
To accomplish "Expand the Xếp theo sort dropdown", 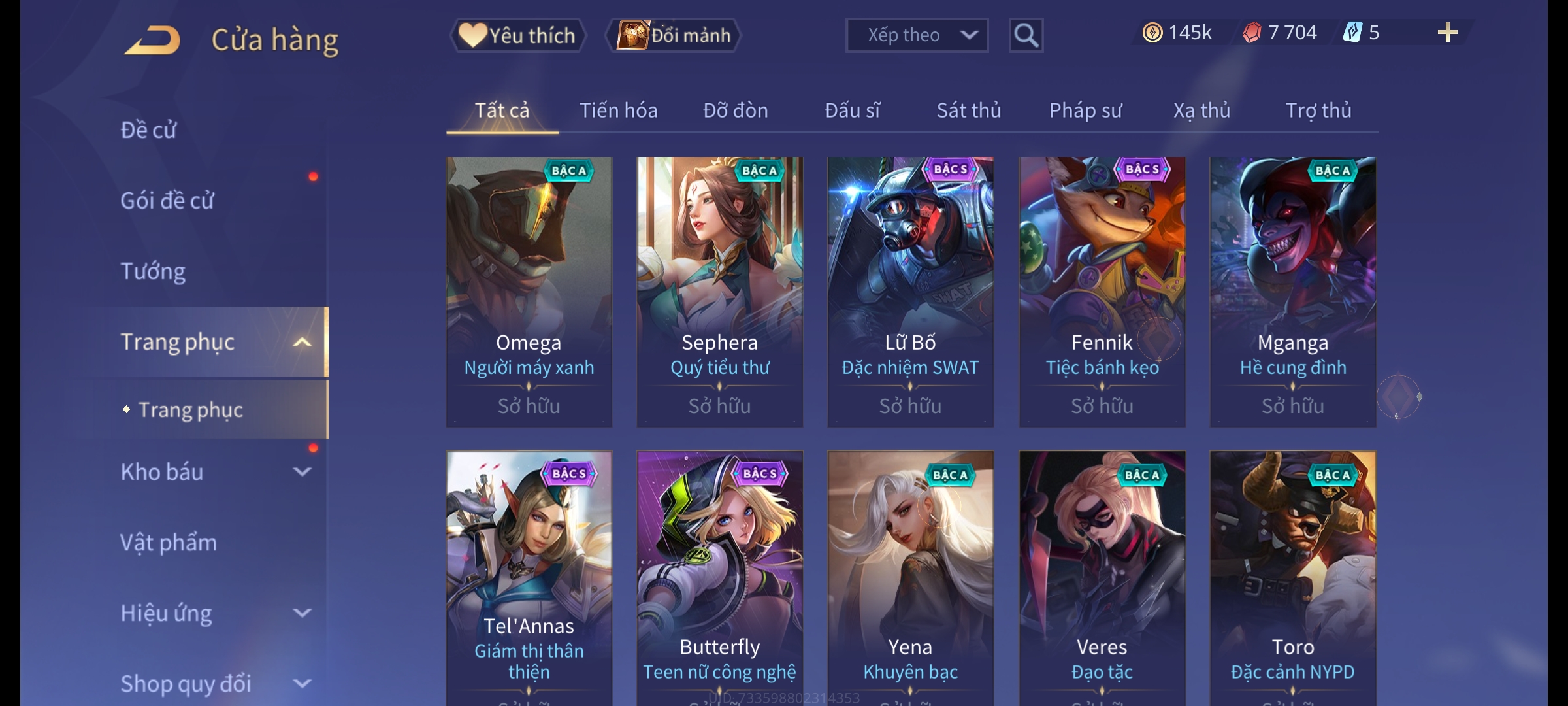I will click(x=916, y=35).
